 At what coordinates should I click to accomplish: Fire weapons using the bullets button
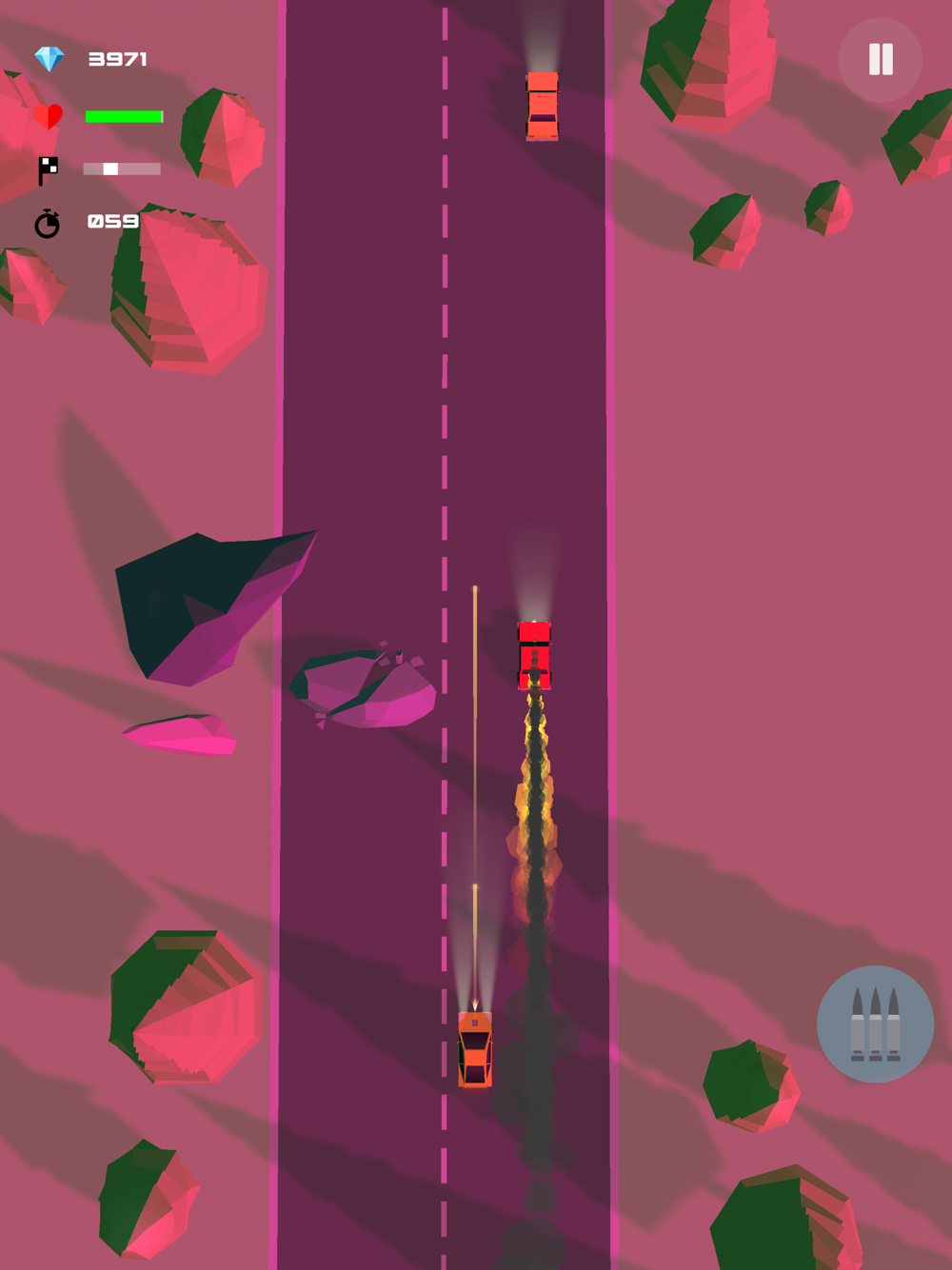(x=875, y=1024)
